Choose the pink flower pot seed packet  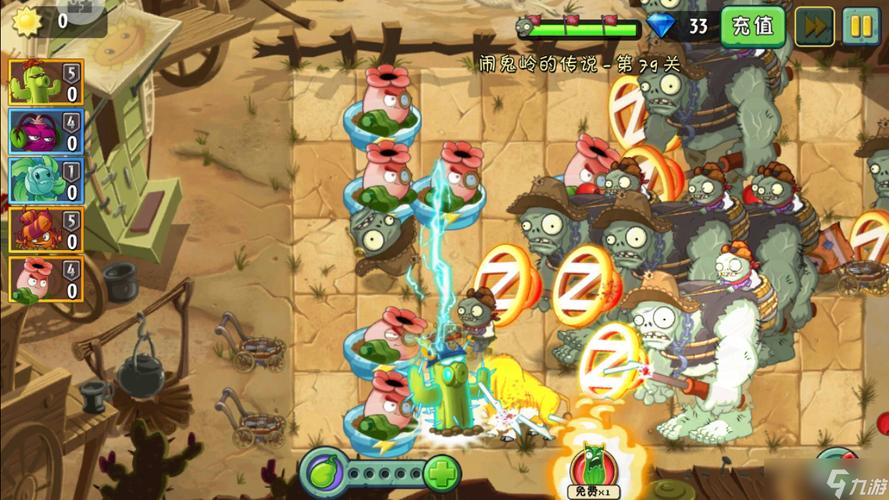tap(45, 279)
